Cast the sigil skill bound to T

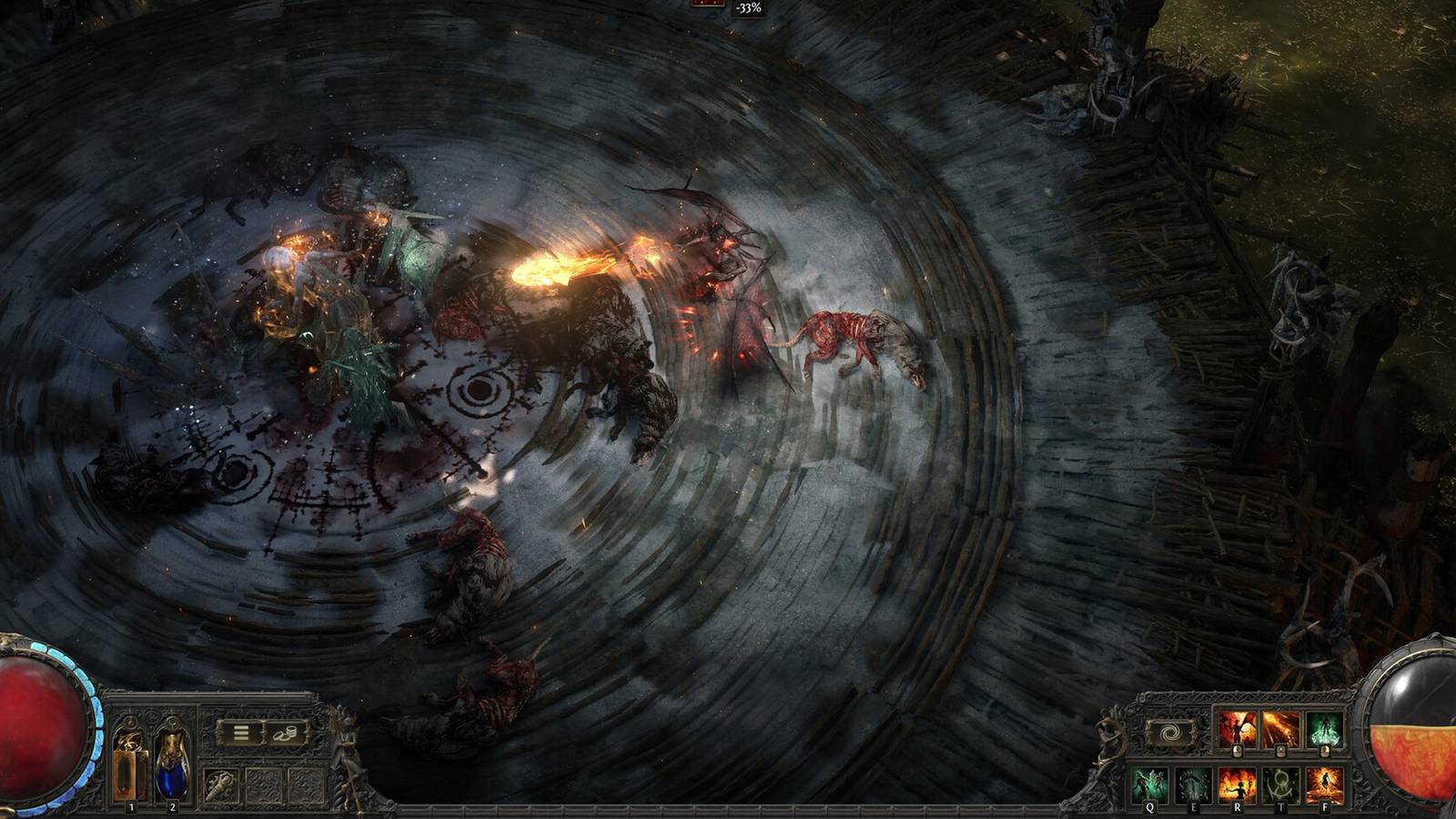(1281, 782)
